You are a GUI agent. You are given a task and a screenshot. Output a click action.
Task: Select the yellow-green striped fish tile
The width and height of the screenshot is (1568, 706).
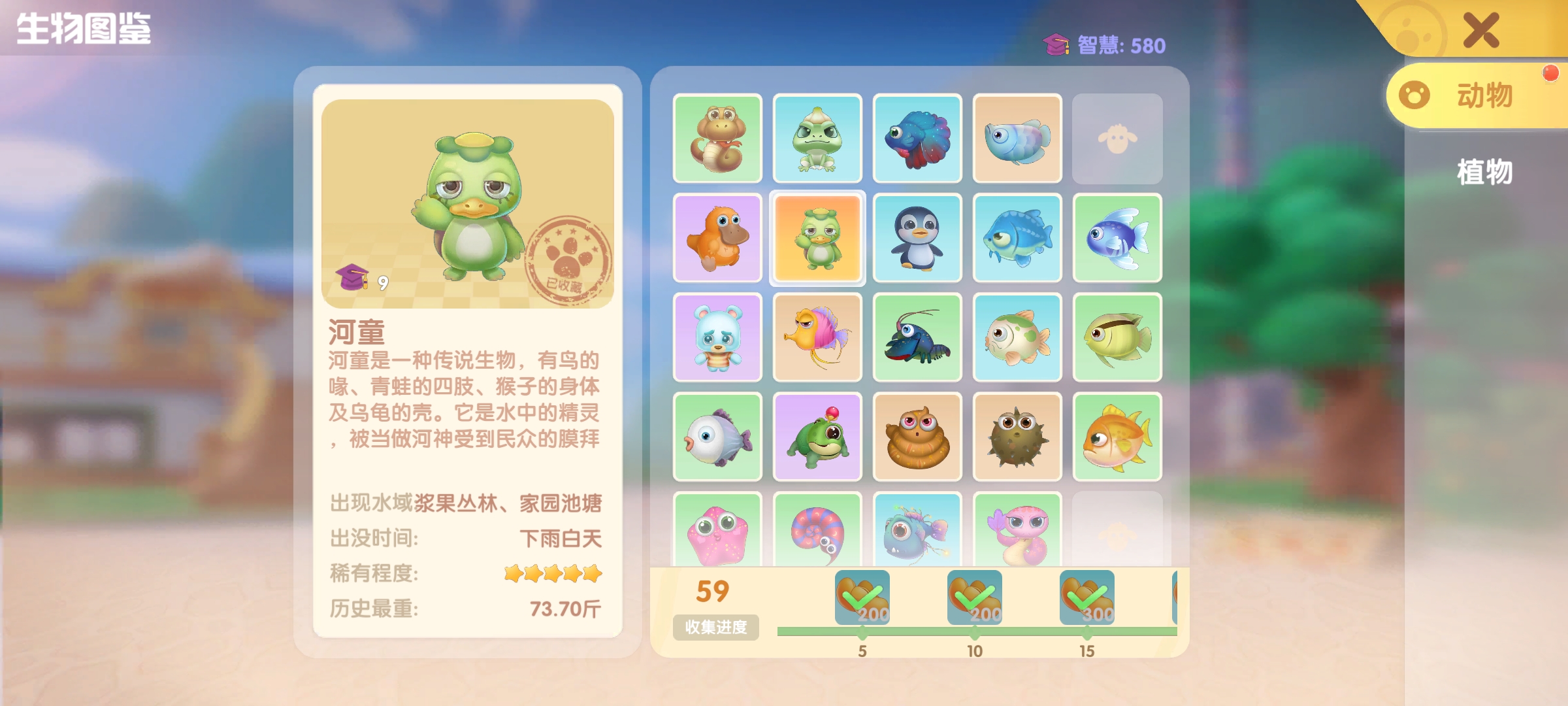(1117, 338)
